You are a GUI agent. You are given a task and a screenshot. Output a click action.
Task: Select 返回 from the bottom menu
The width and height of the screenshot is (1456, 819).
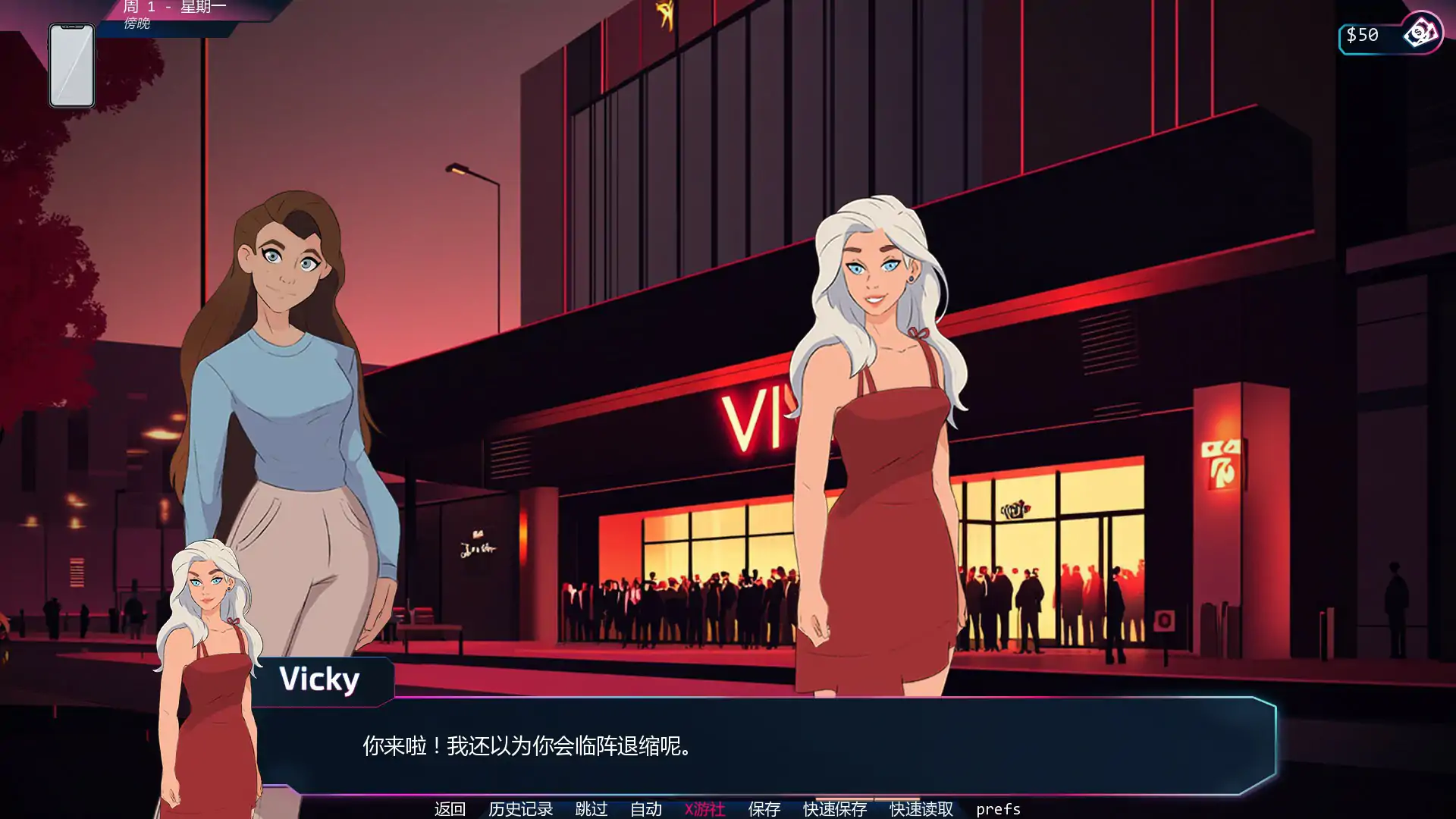coord(450,809)
